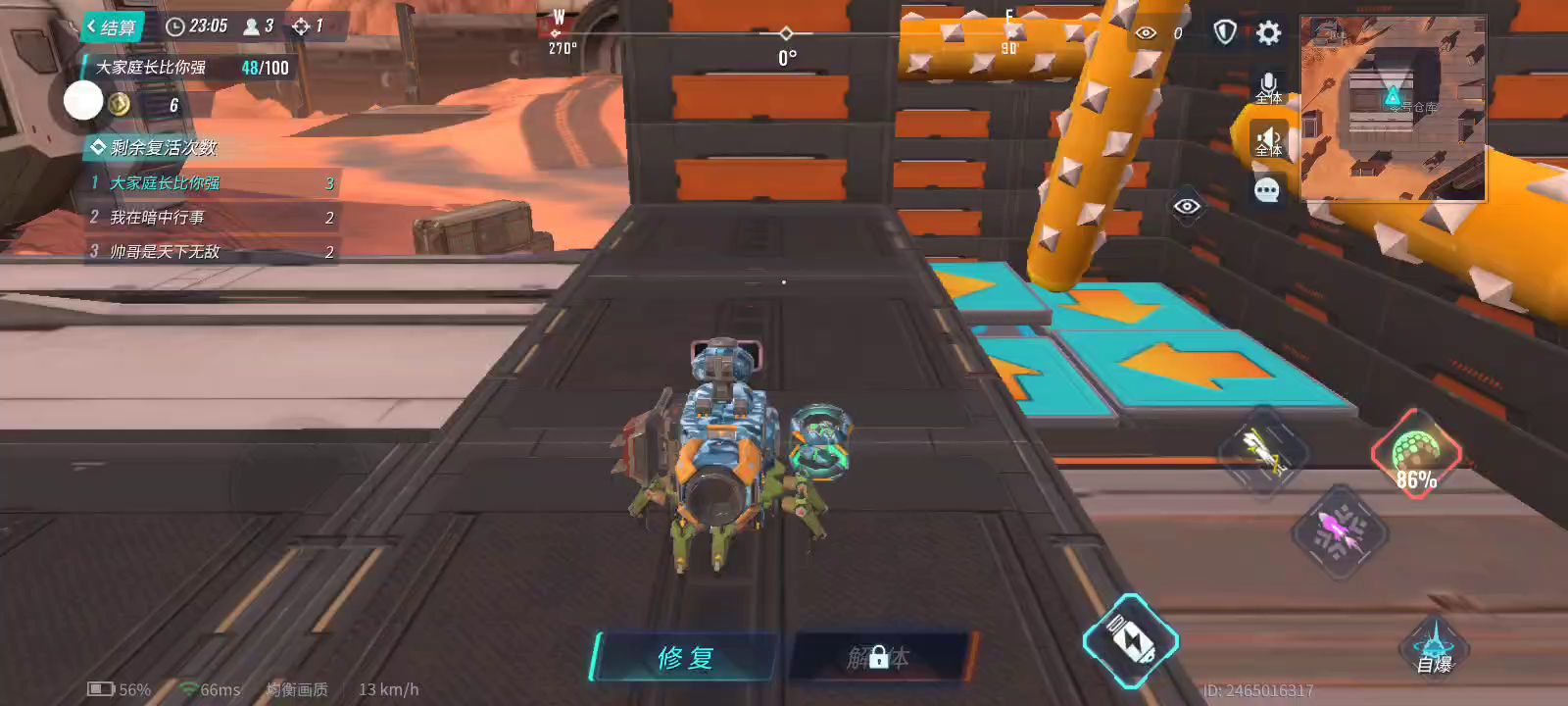This screenshot has height=706, width=1568.
Task: Click the 修复 repair button
Action: pos(685,657)
